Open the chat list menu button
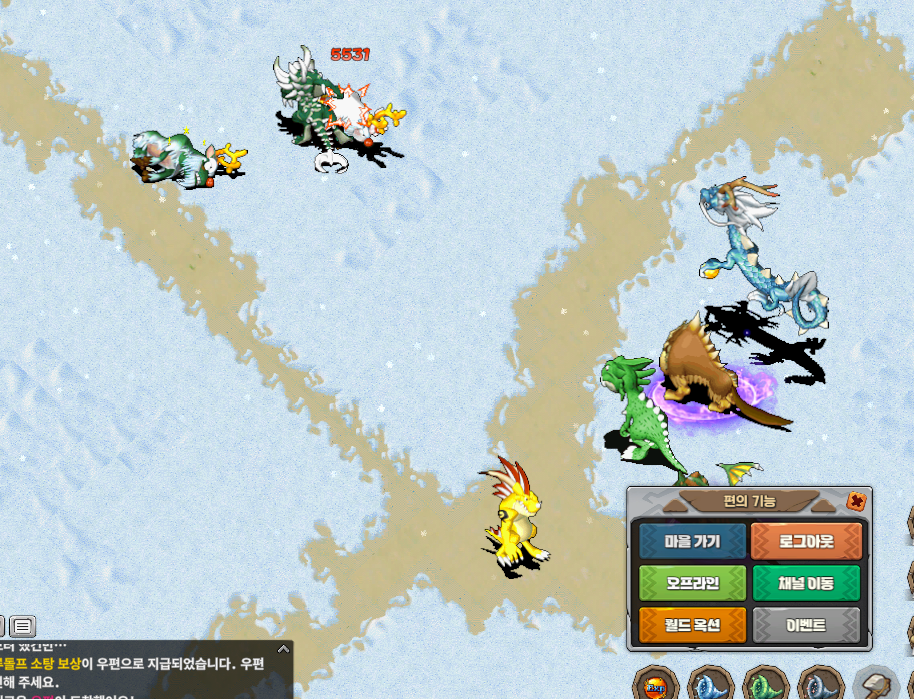 point(23,627)
